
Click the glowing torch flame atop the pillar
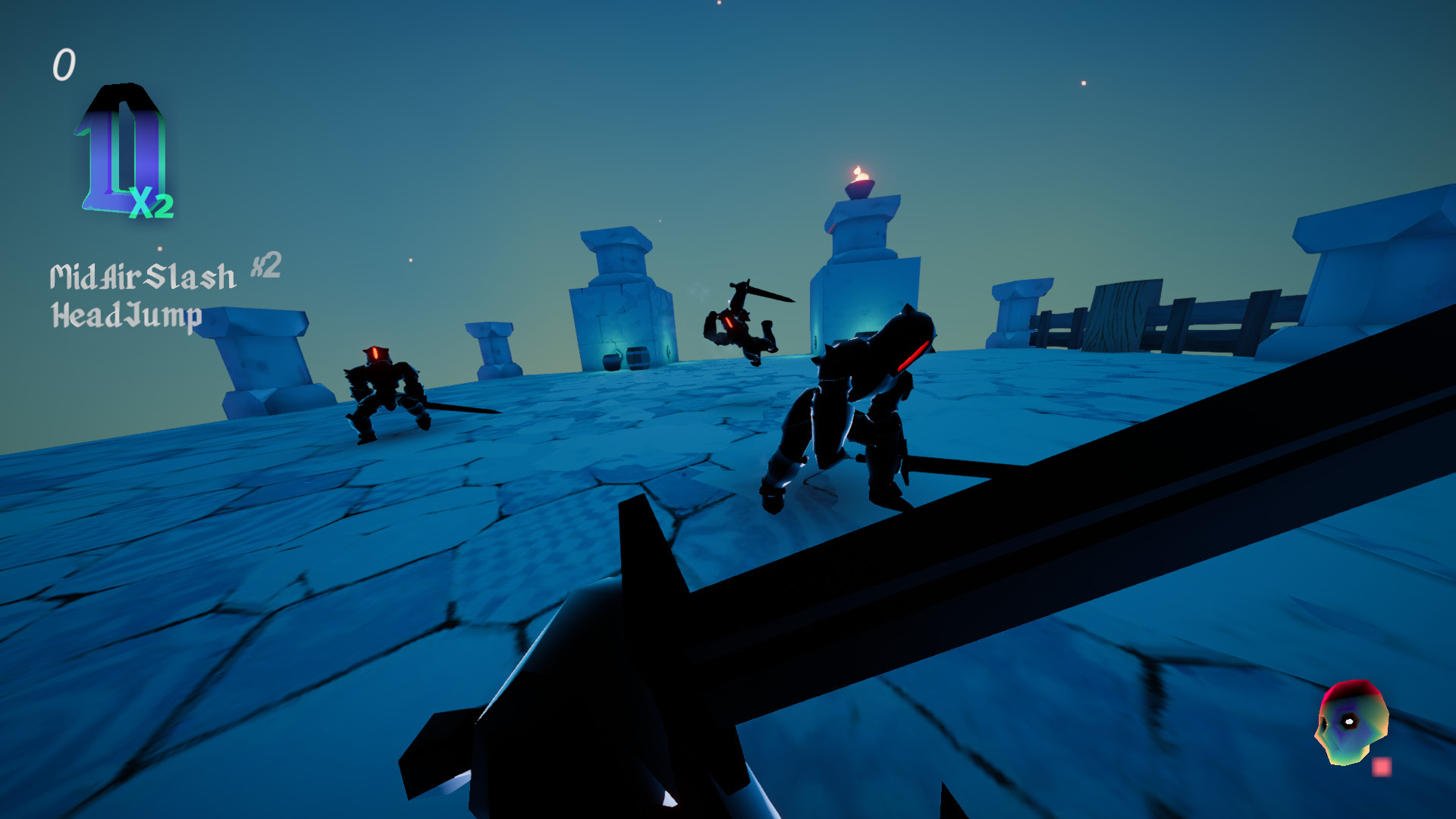pos(861,174)
